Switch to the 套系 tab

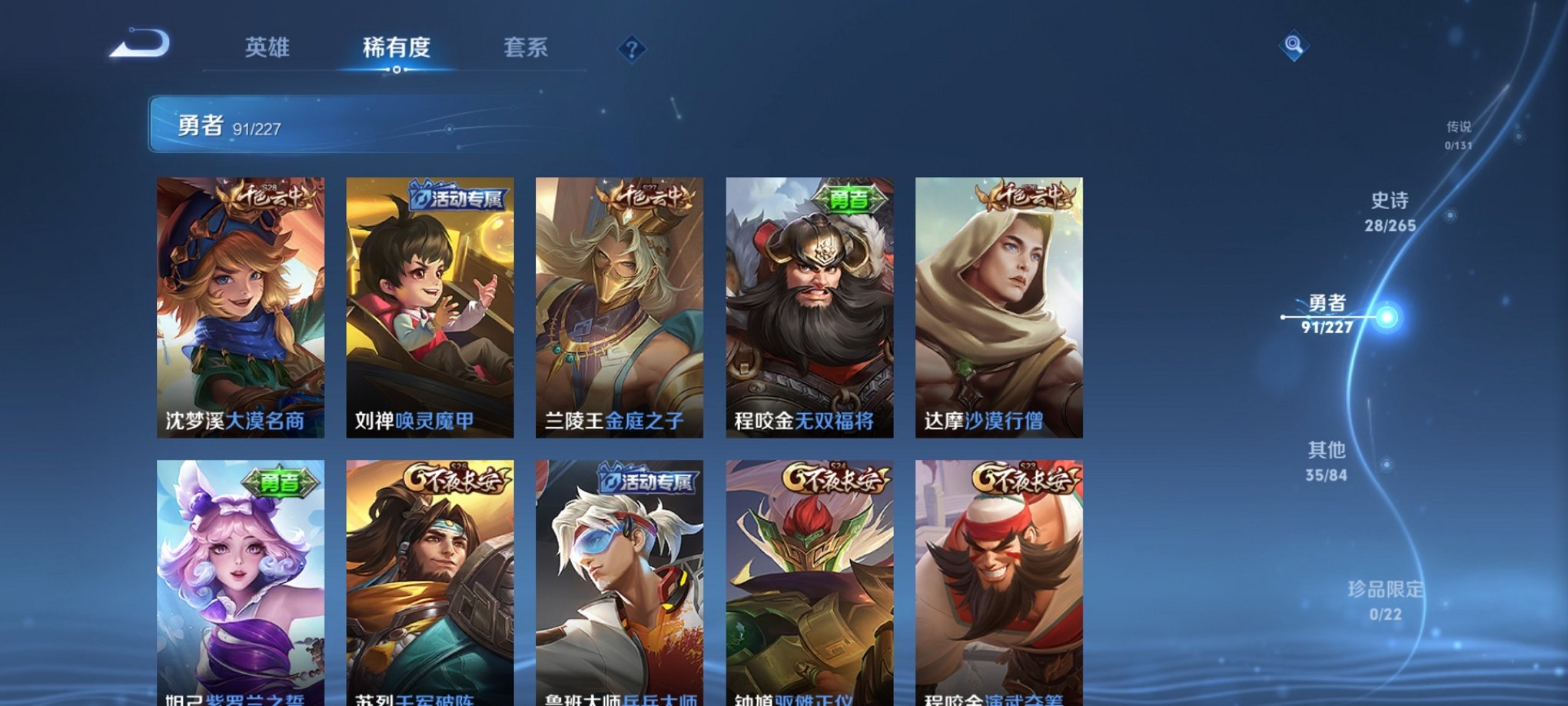pos(528,48)
